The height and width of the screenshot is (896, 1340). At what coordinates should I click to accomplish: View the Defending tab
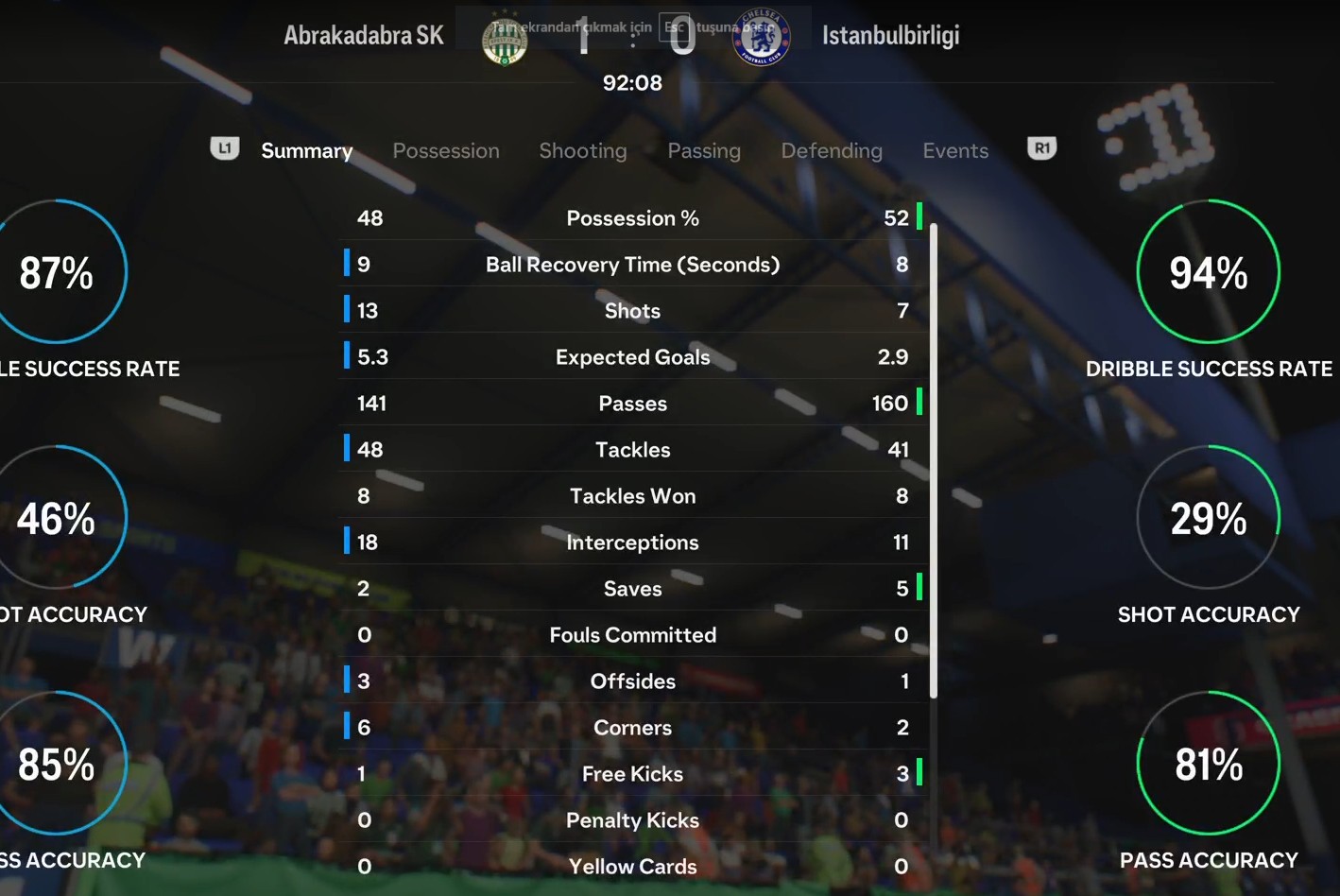coord(832,151)
